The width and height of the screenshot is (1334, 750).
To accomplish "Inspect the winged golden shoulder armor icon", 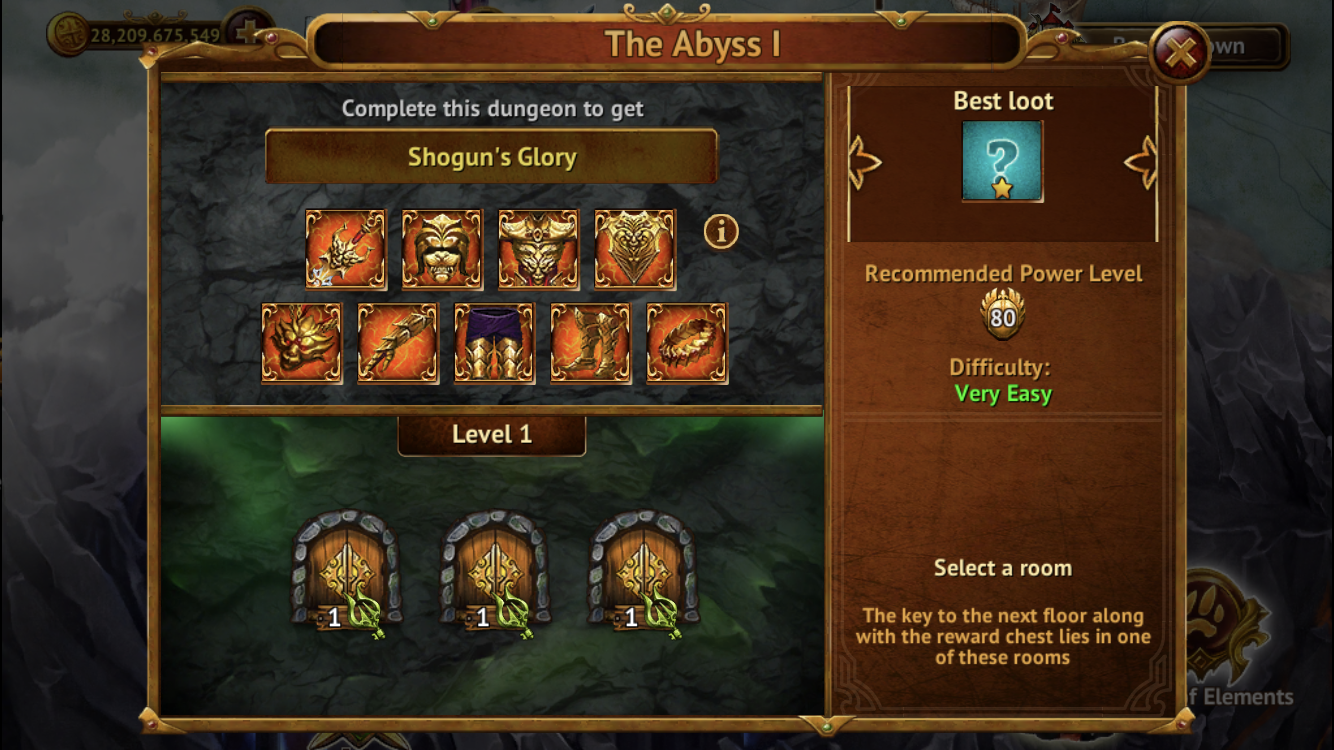I will tap(538, 249).
